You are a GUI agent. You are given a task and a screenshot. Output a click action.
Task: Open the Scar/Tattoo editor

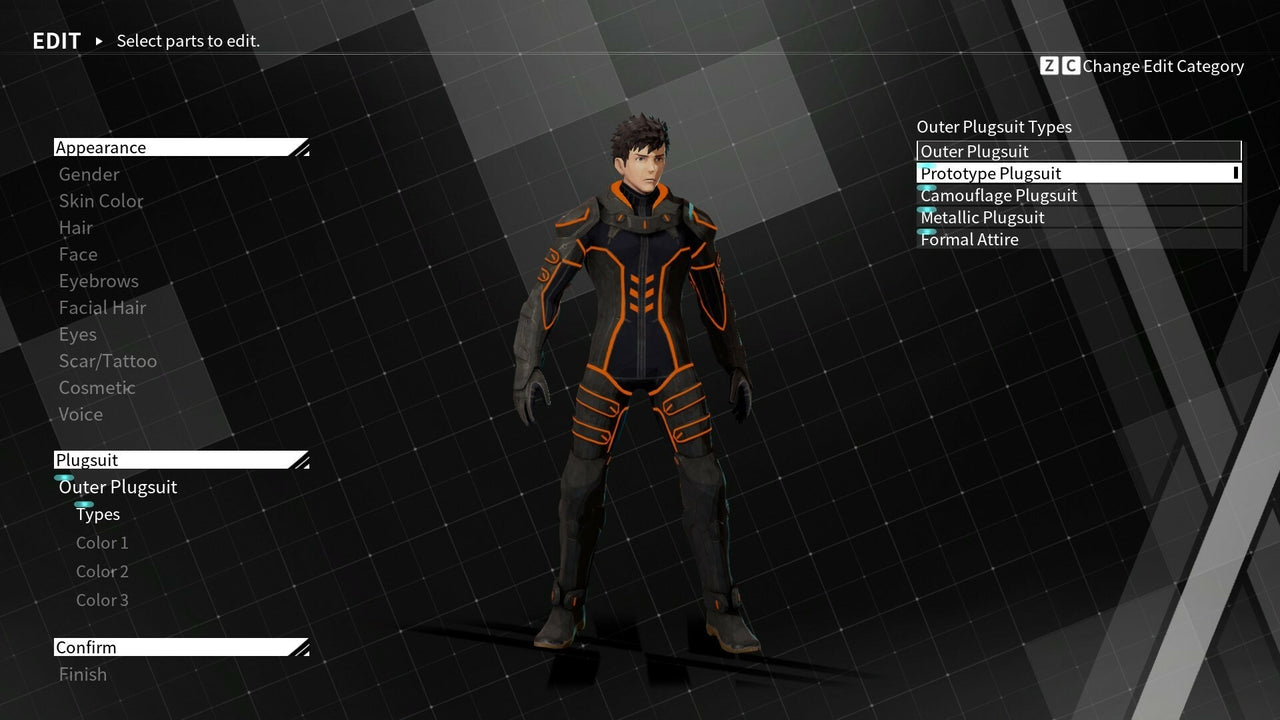(x=108, y=361)
